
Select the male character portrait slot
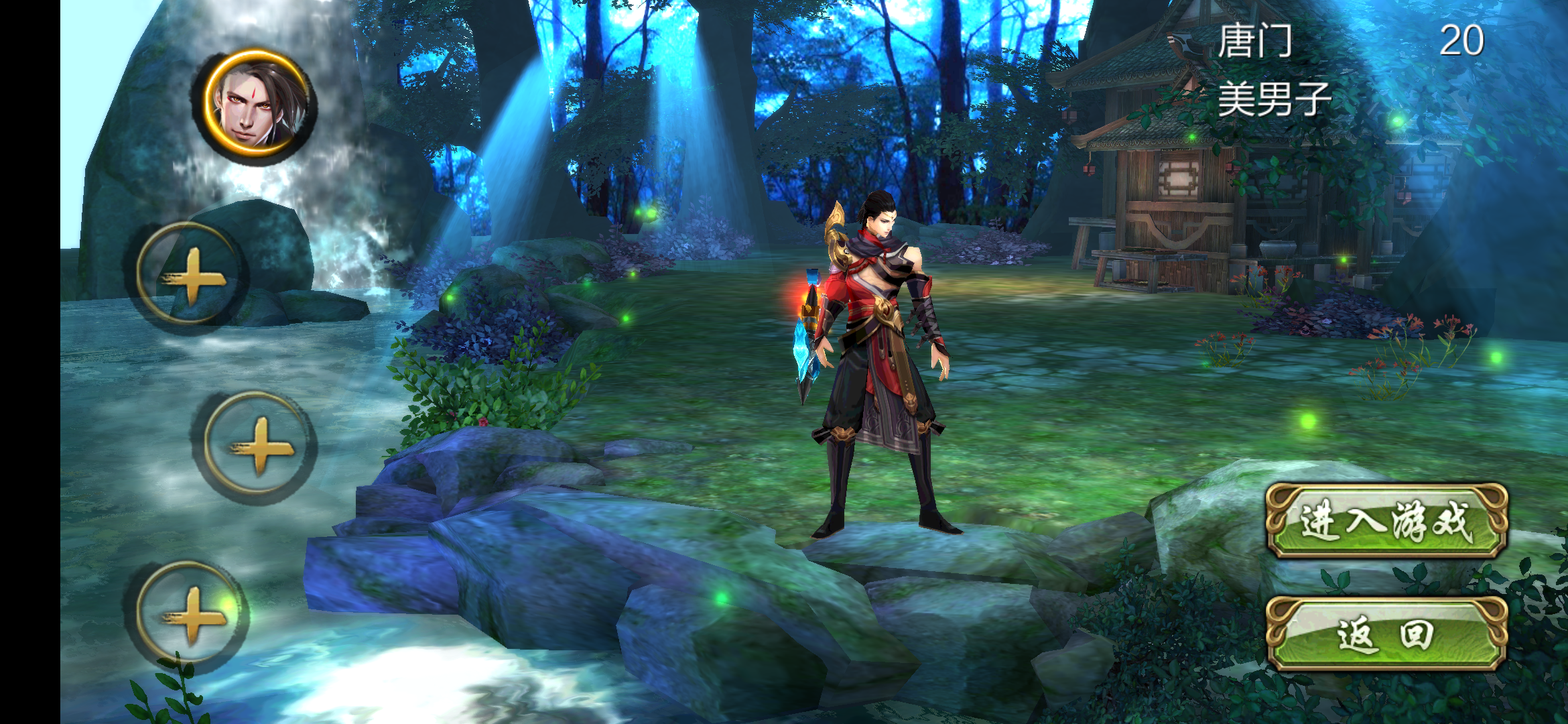click(x=257, y=105)
